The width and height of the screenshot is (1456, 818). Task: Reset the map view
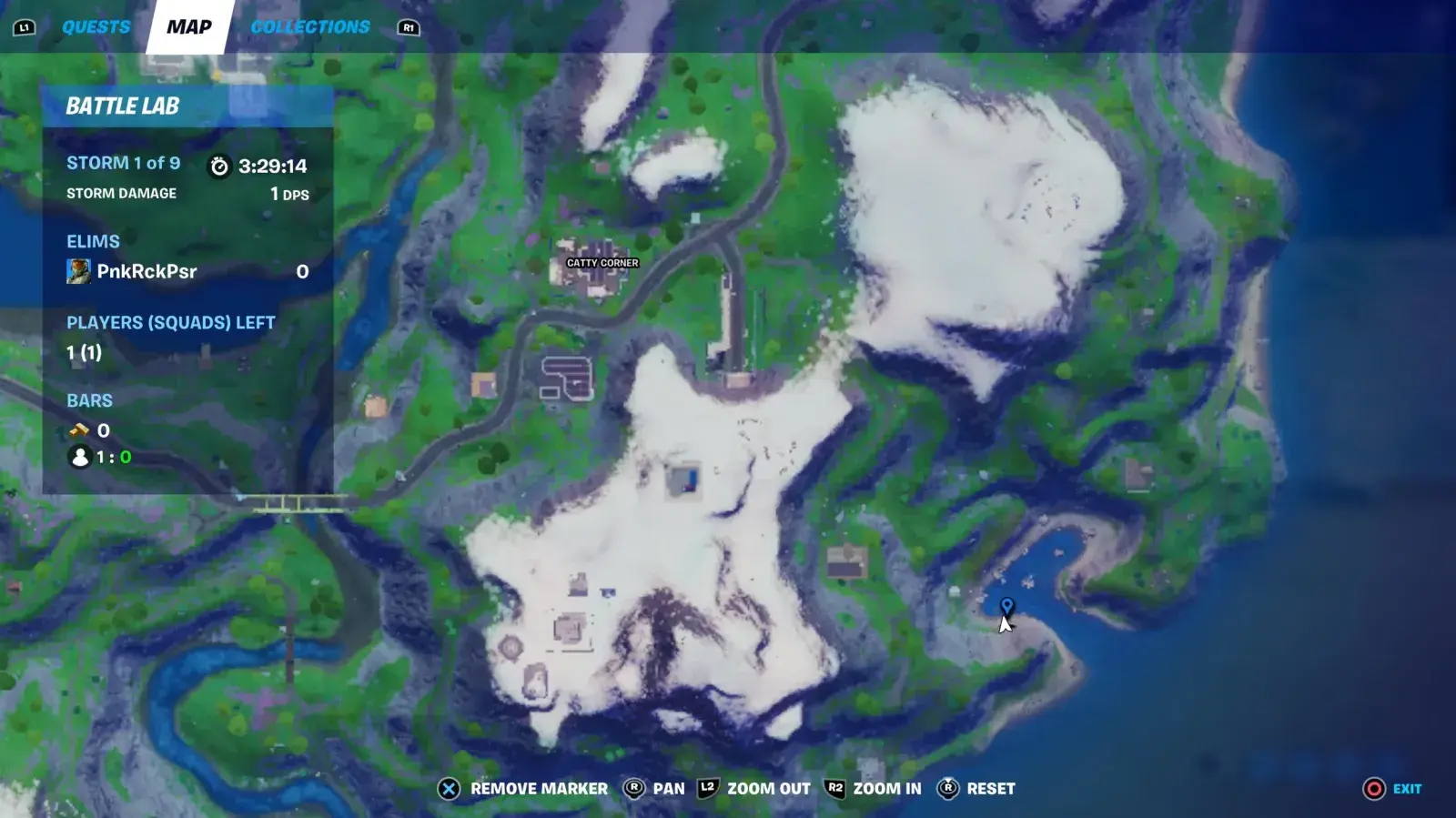pos(976,789)
